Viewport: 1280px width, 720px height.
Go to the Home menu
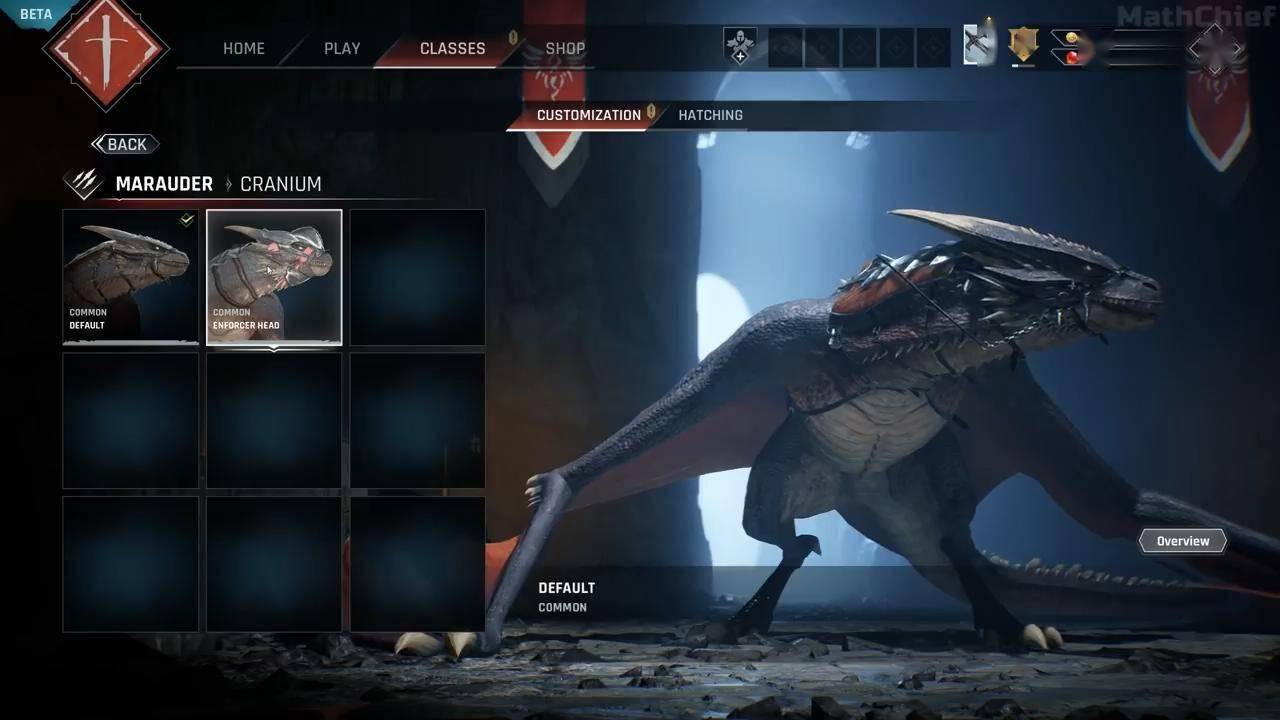coord(244,48)
